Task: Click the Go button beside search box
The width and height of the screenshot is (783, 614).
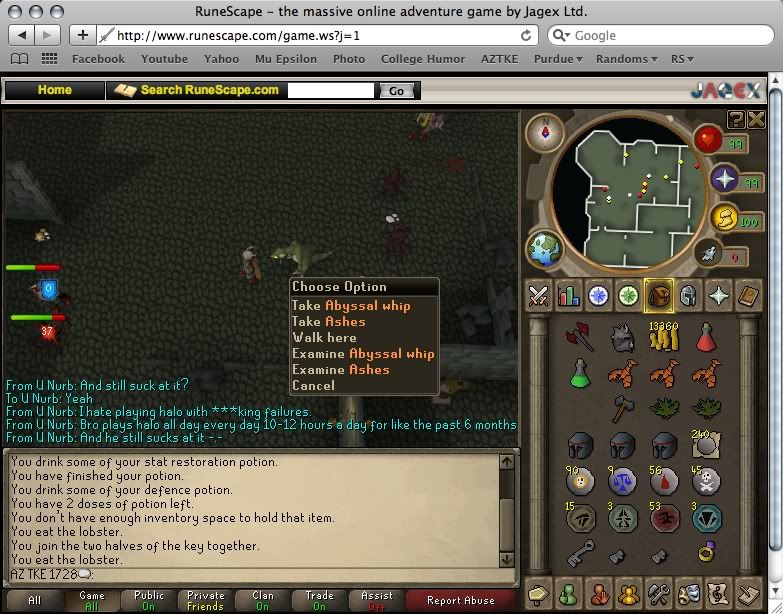Action: pyautogui.click(x=396, y=90)
